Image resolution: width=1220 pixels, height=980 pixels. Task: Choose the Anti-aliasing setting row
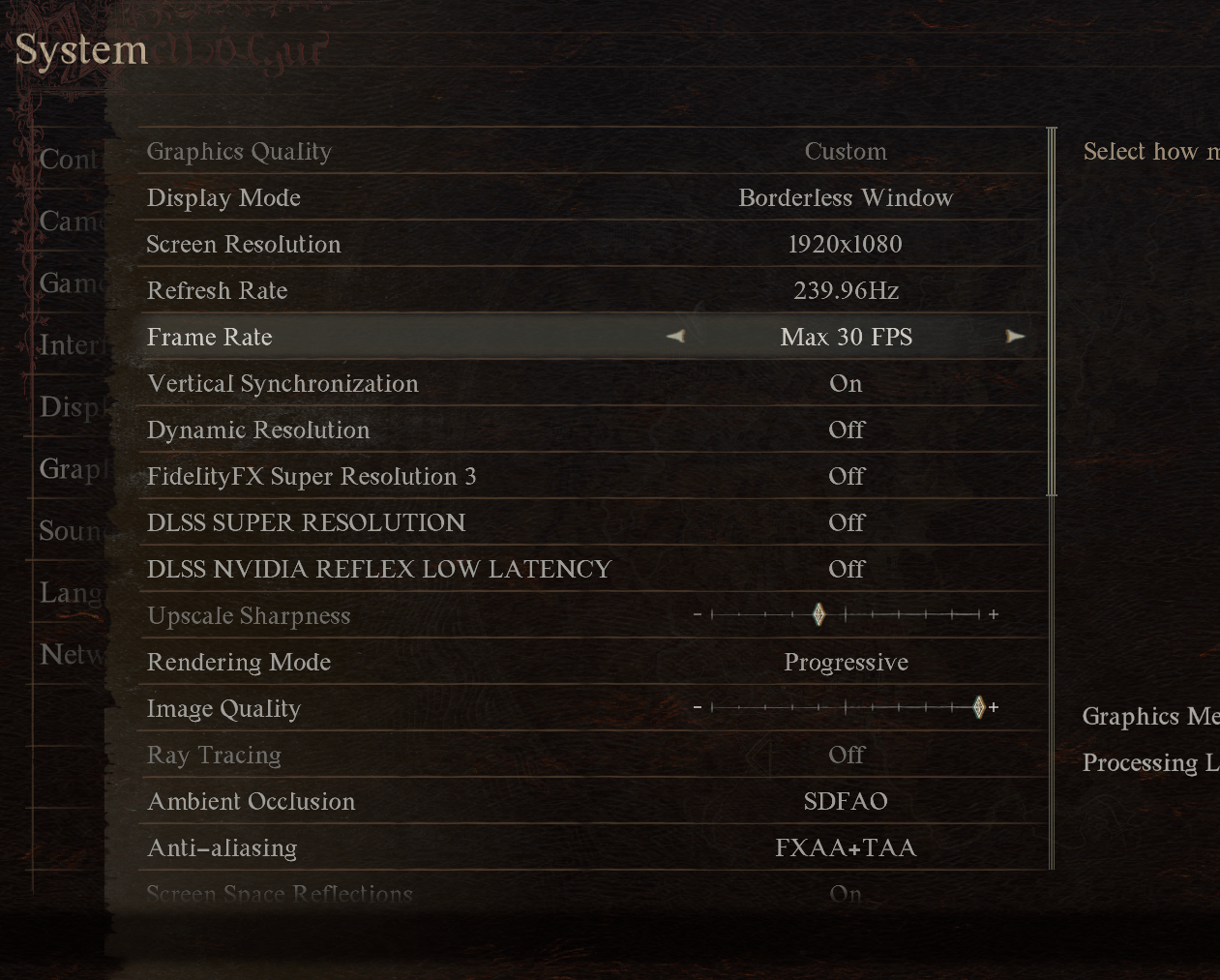click(592, 848)
